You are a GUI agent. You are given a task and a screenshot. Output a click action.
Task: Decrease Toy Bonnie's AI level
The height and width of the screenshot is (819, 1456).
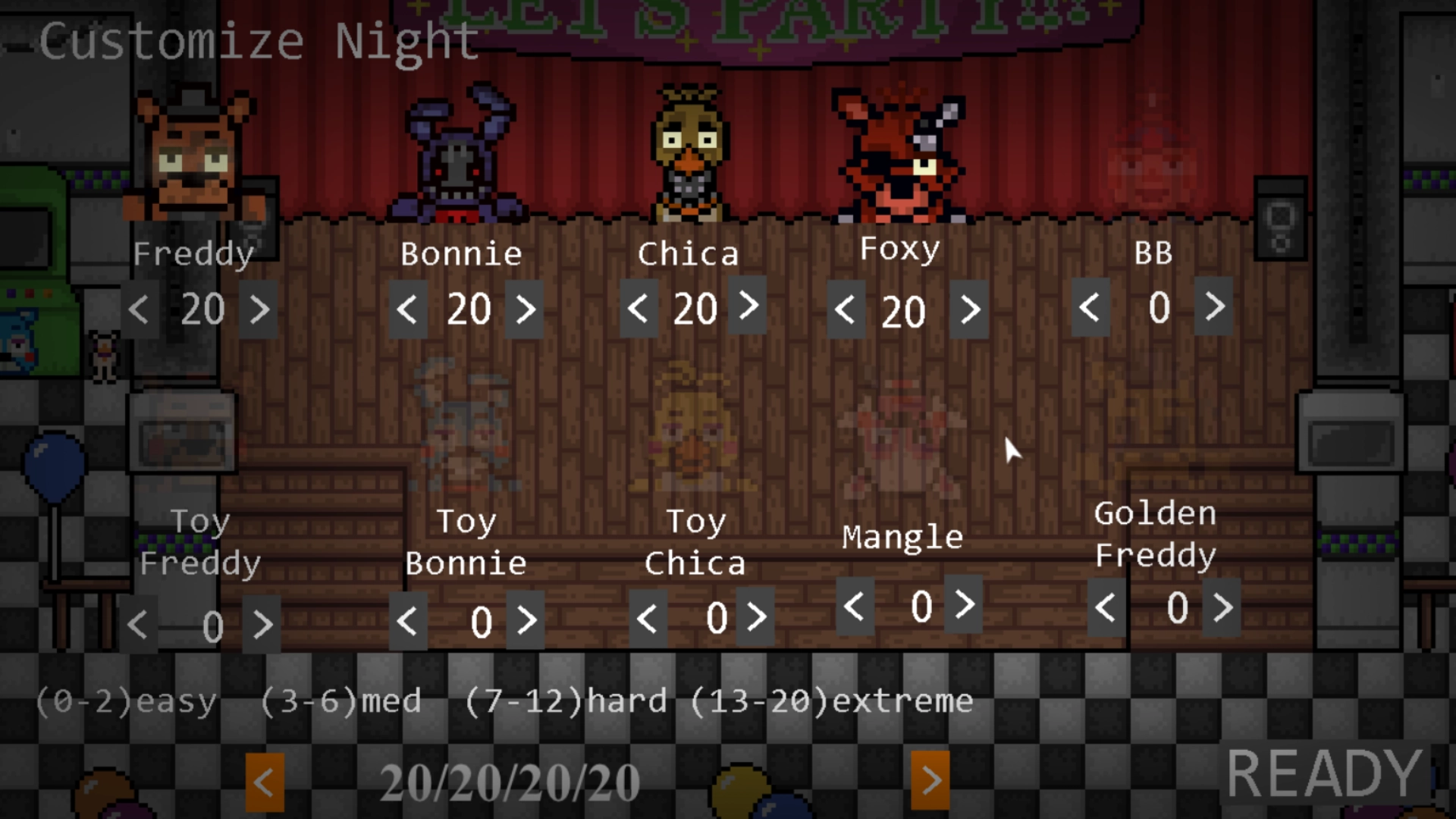click(407, 620)
